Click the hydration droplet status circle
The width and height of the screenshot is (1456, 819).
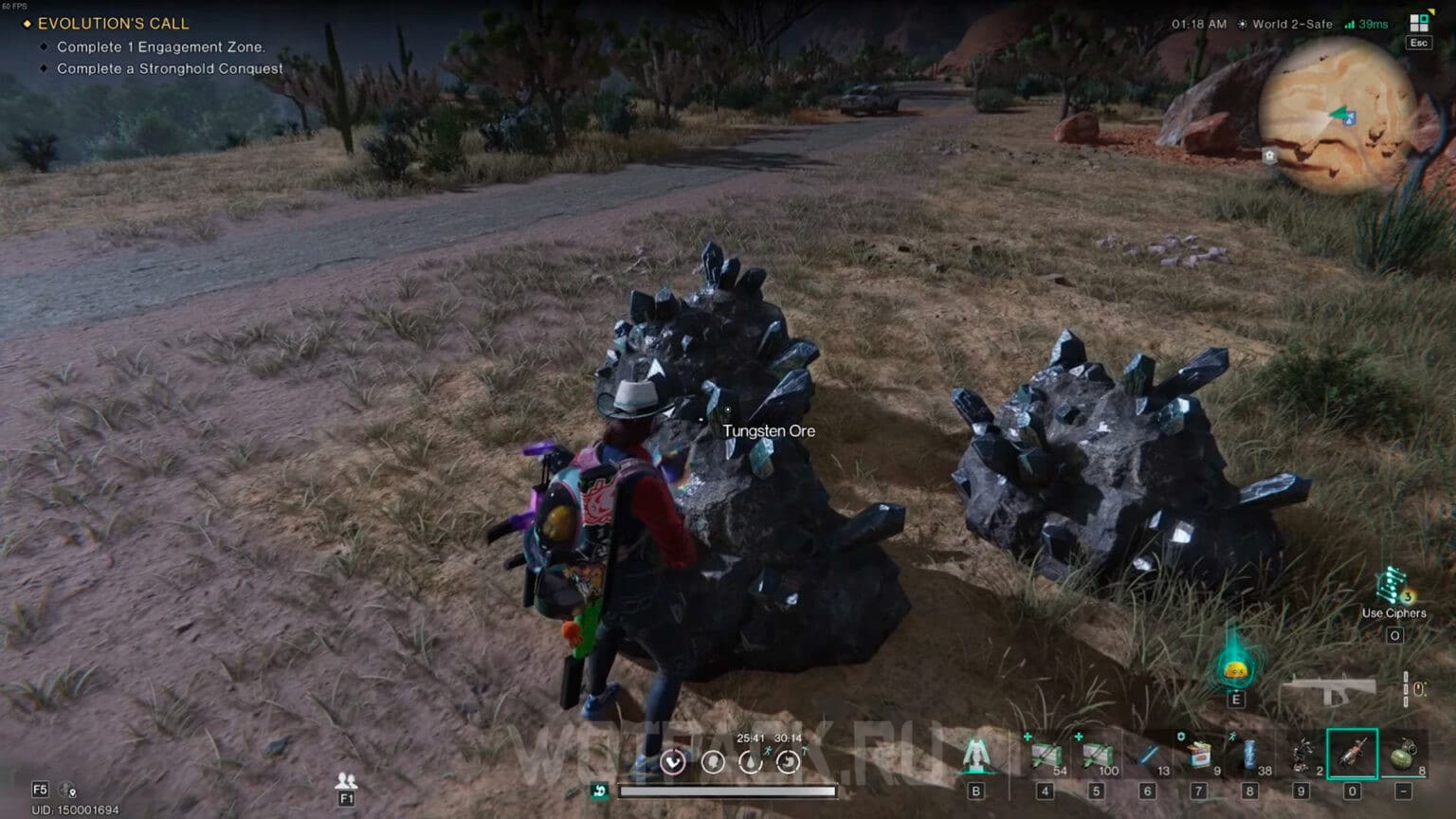[x=752, y=761]
